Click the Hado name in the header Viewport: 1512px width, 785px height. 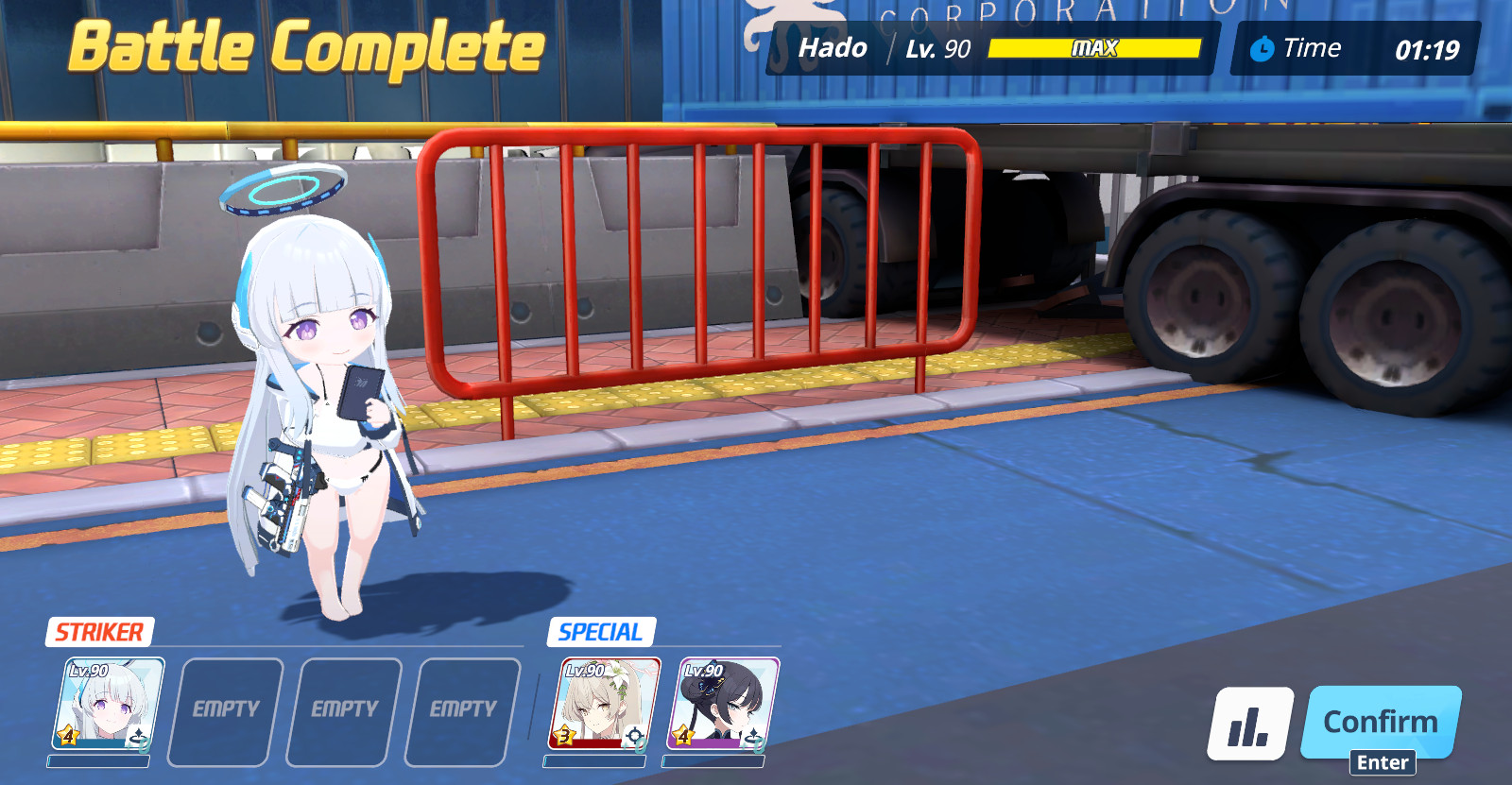pos(833,47)
